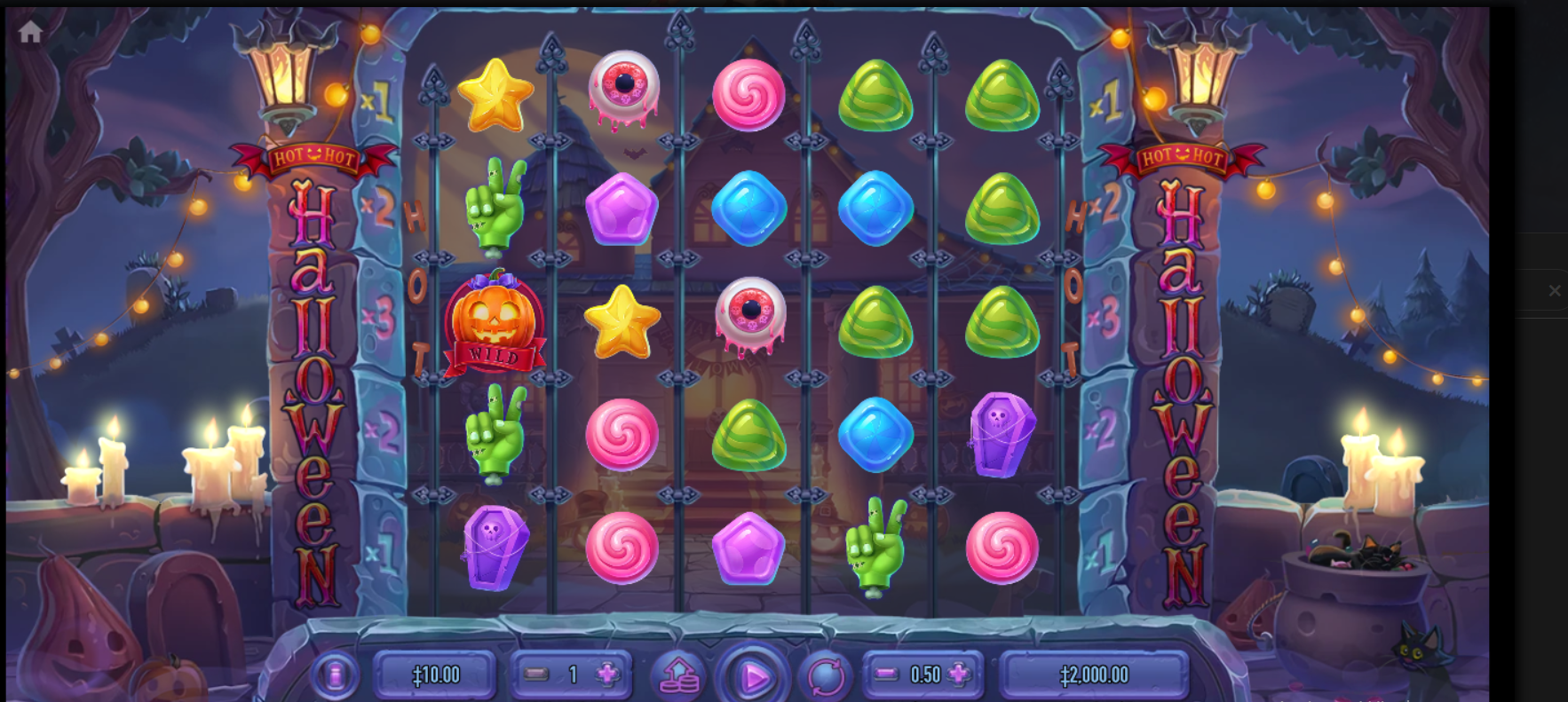Click the ₮2,000.00 win amount display

point(1095,674)
